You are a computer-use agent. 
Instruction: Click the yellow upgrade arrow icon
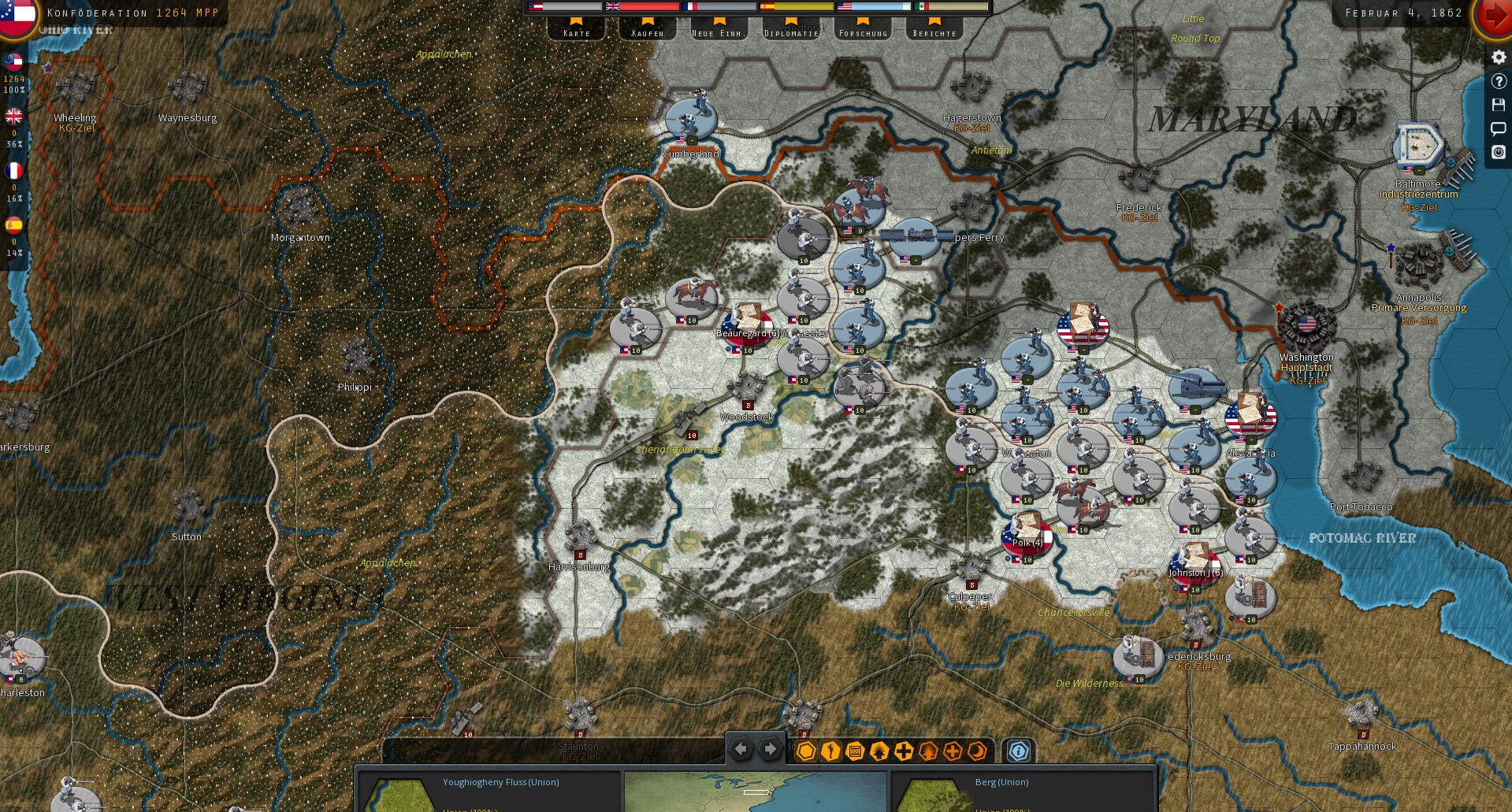878,751
